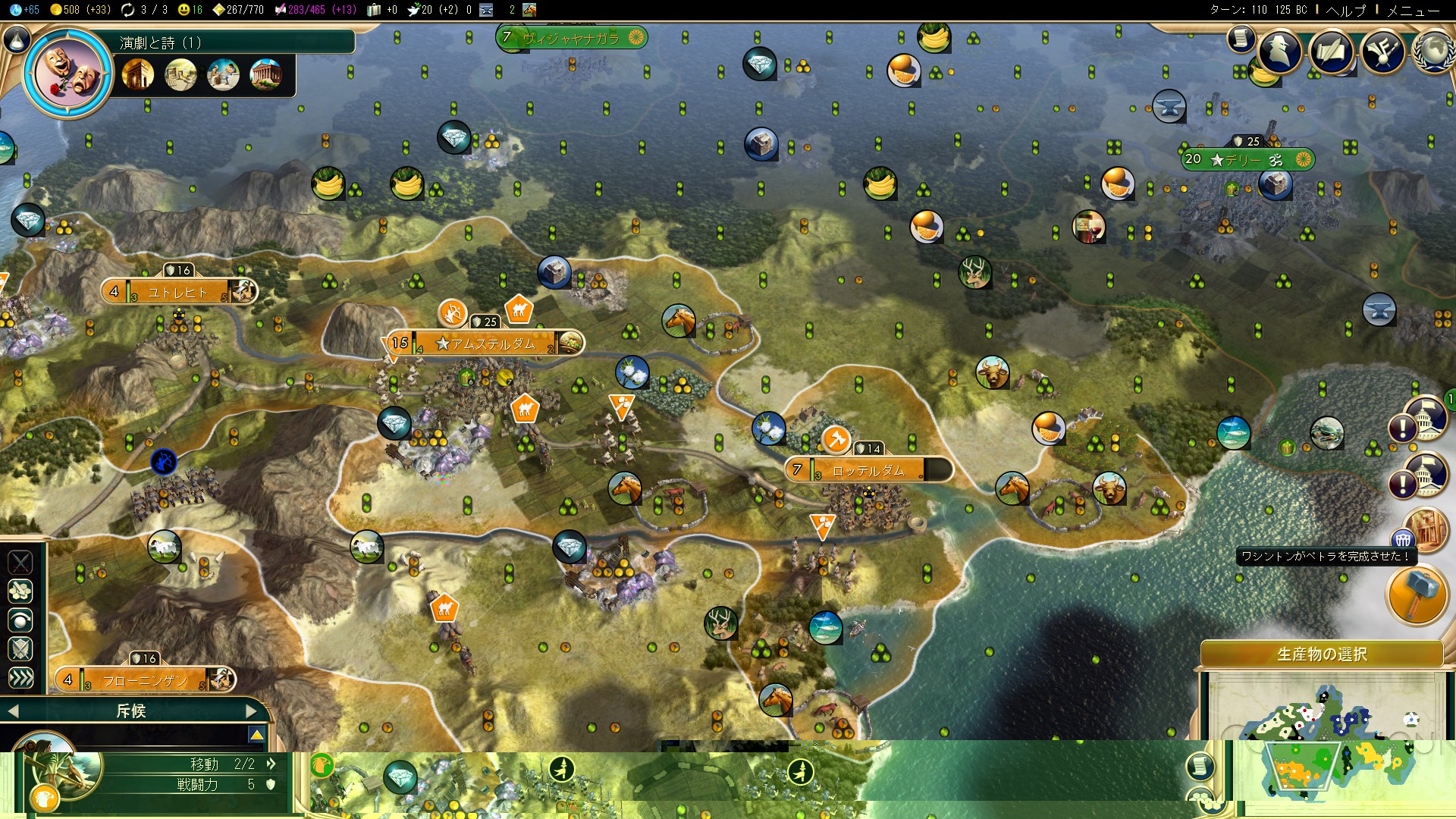Viewport: 1456px width, 819px height.
Task: Open the メニュー game menu
Action: pos(1413,11)
